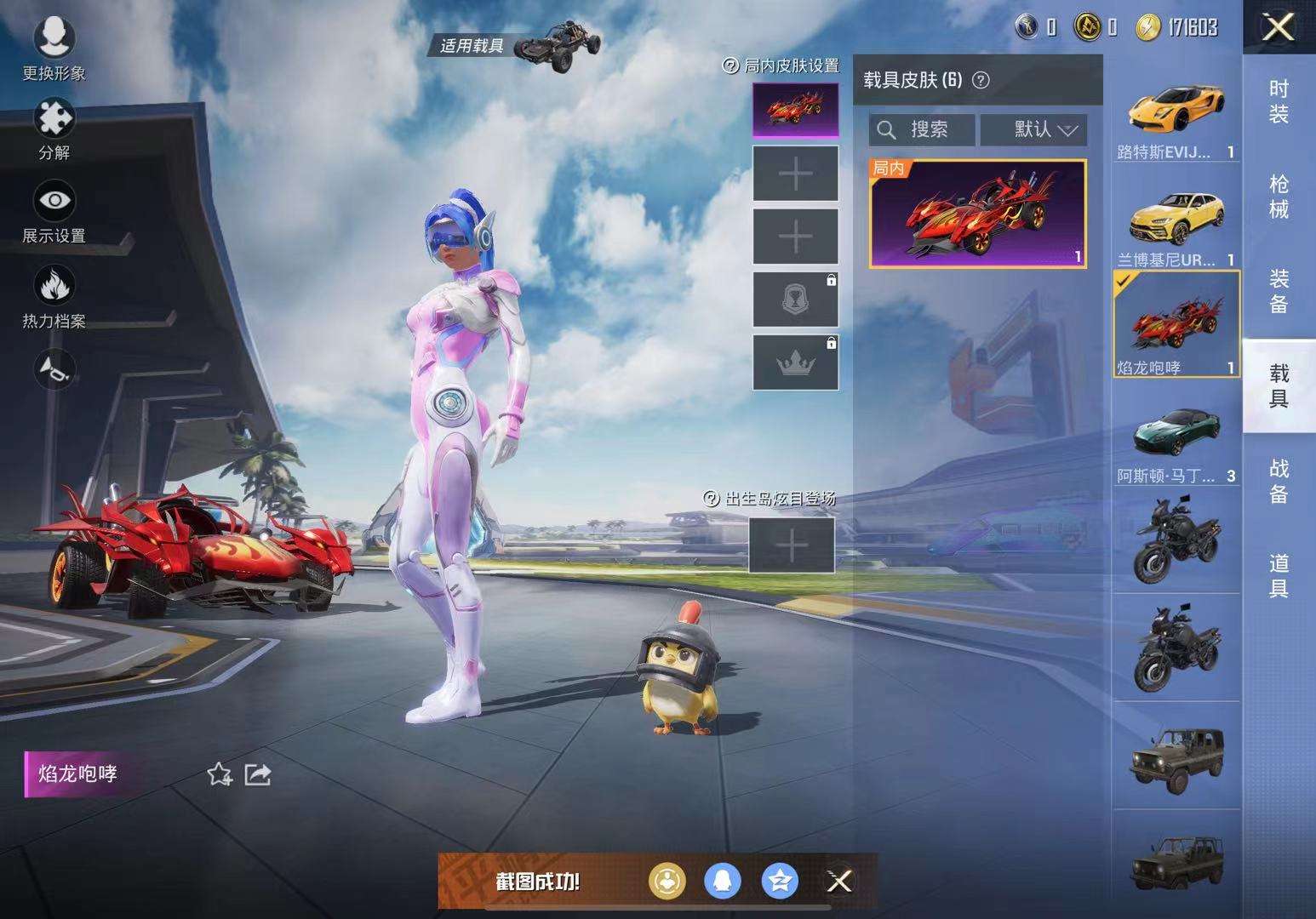1316x919 pixels.
Task: Share the skin via the arrow icon
Action: click(x=257, y=774)
